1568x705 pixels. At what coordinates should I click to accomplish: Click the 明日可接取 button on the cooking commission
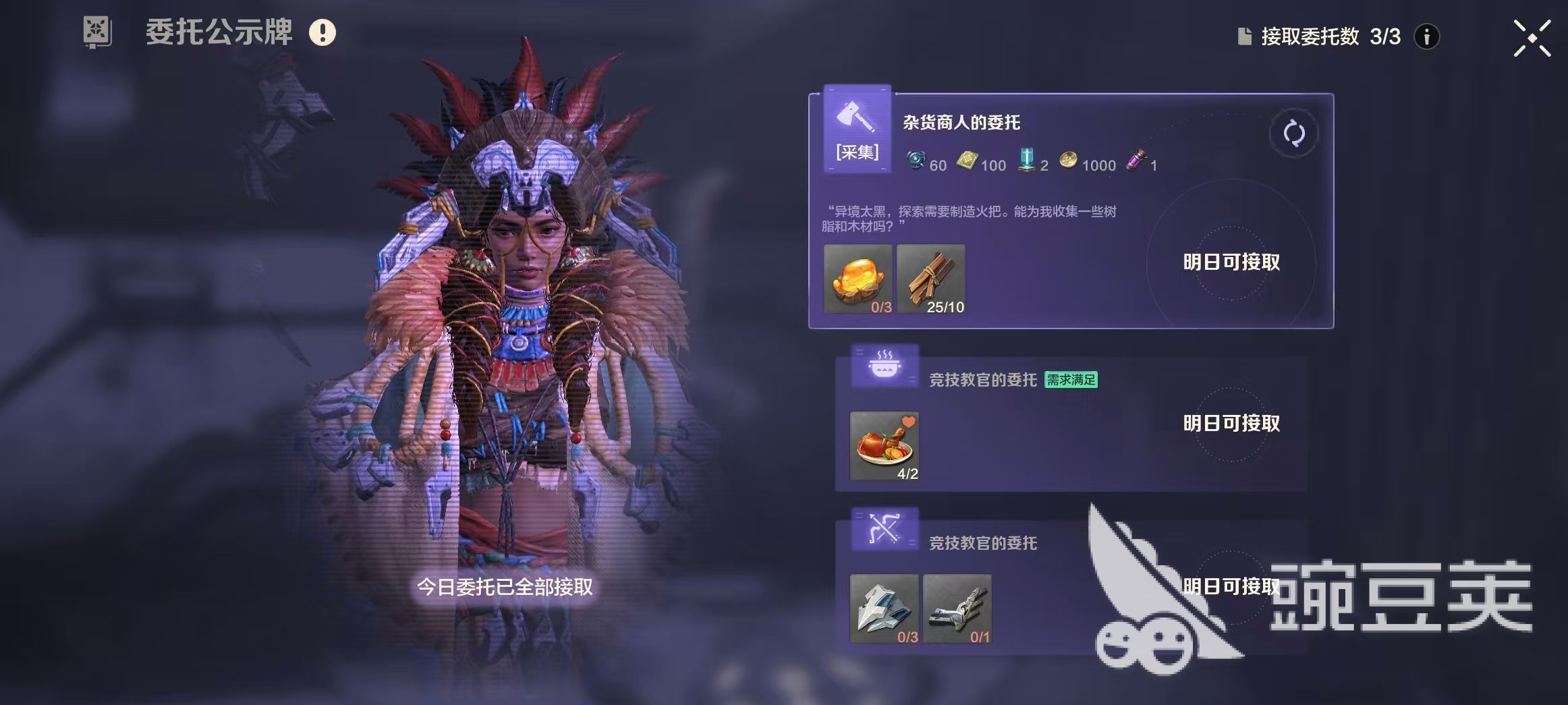tap(1231, 424)
